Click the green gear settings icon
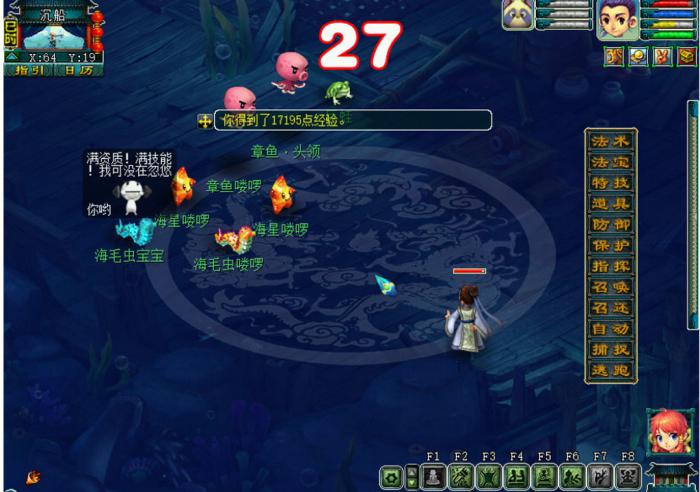This screenshot has width=700, height=492. 389,477
